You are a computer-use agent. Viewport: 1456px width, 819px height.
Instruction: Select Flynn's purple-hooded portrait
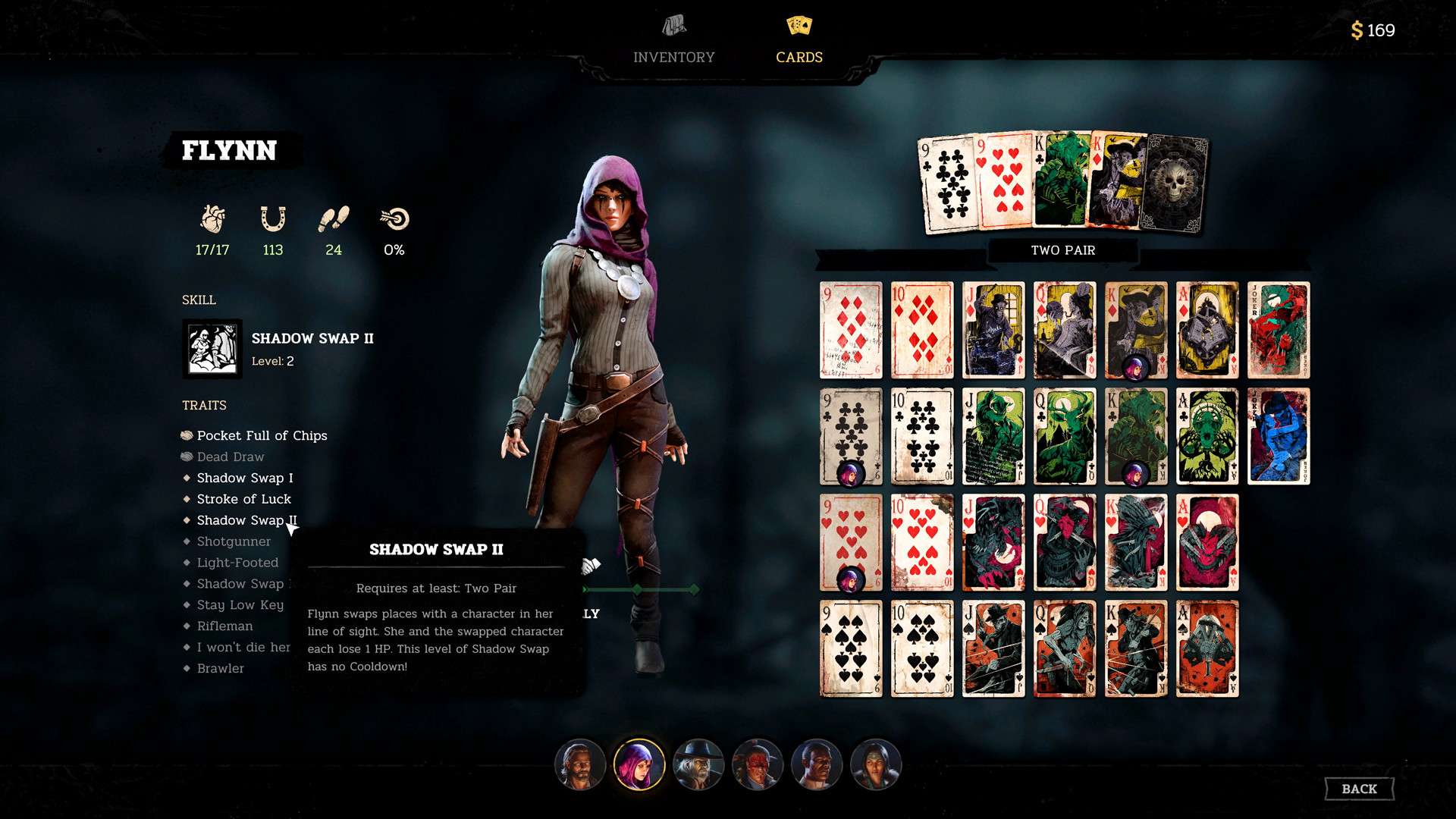pos(639,764)
